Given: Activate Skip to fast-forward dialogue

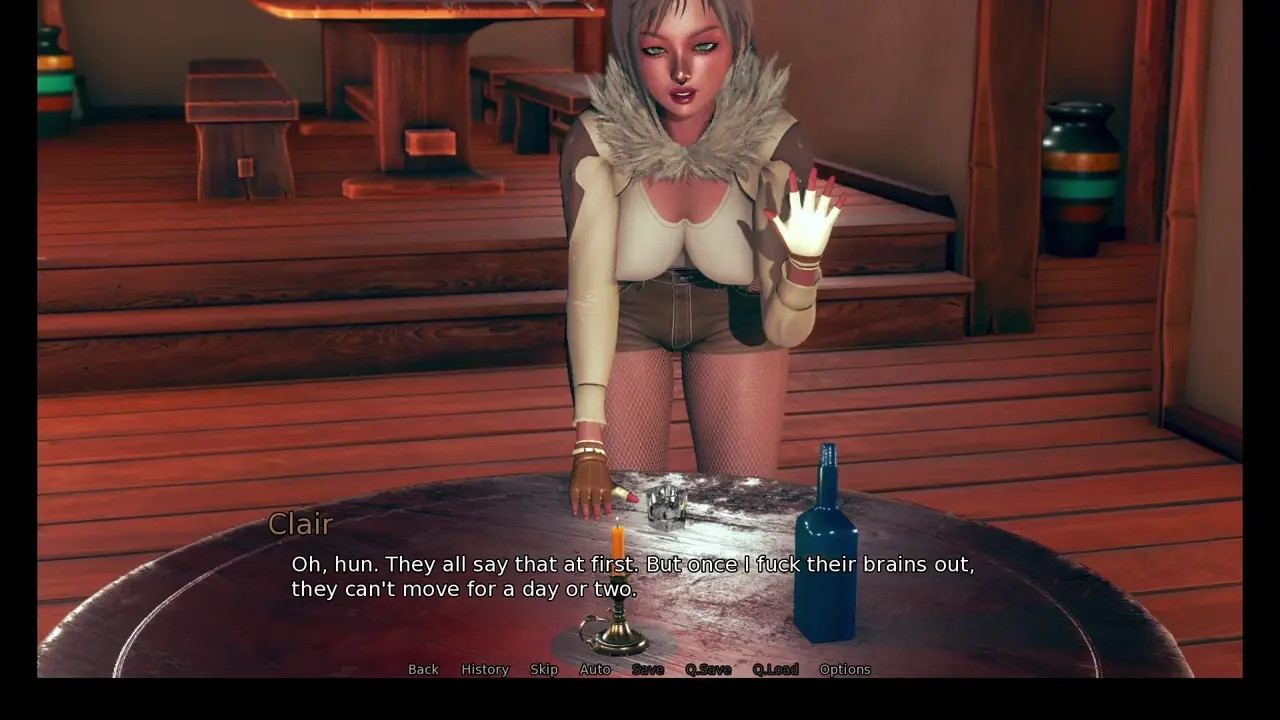Looking at the screenshot, I should click(x=544, y=669).
